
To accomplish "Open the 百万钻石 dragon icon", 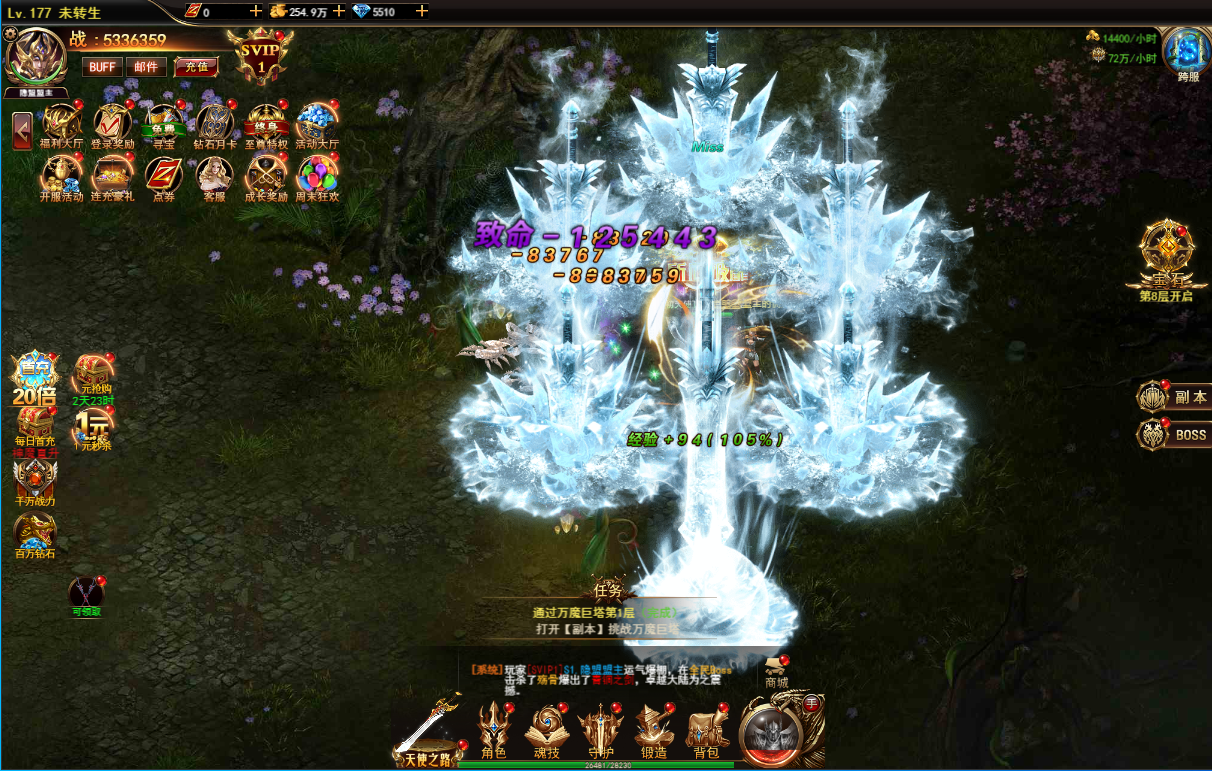I will [x=35, y=535].
